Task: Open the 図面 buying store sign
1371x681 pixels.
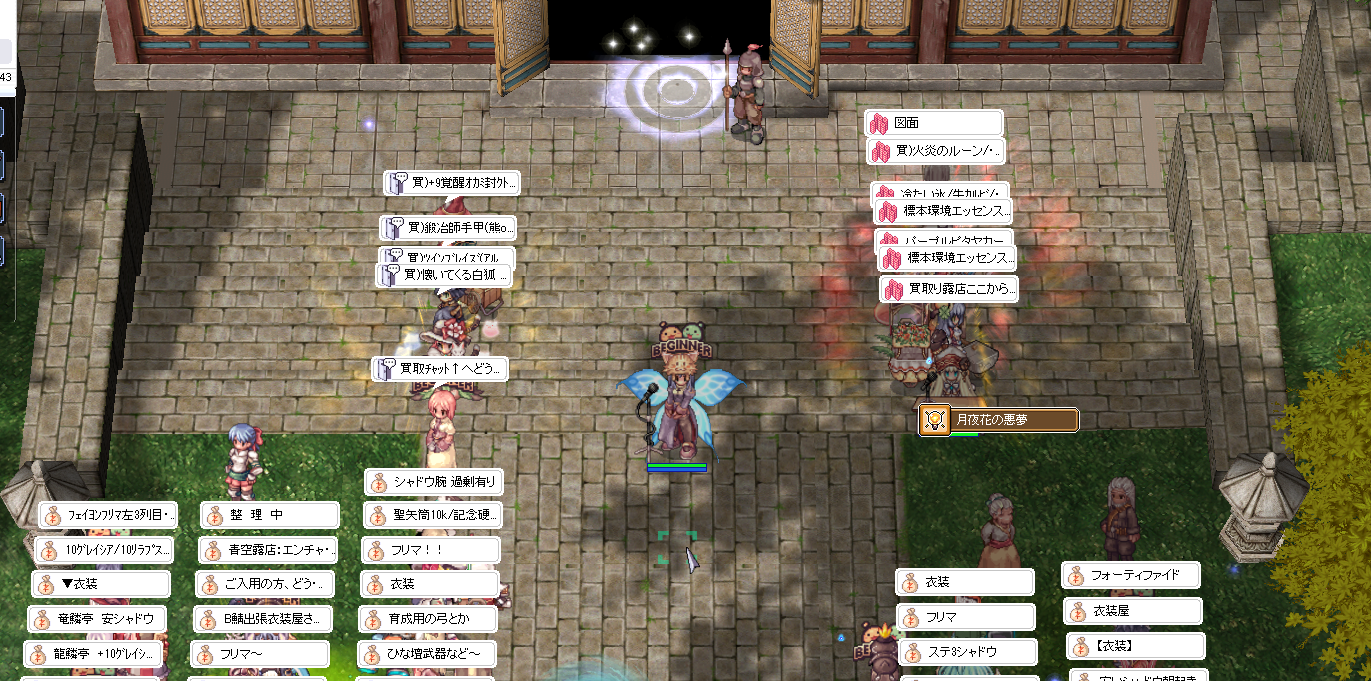Action: [934, 123]
